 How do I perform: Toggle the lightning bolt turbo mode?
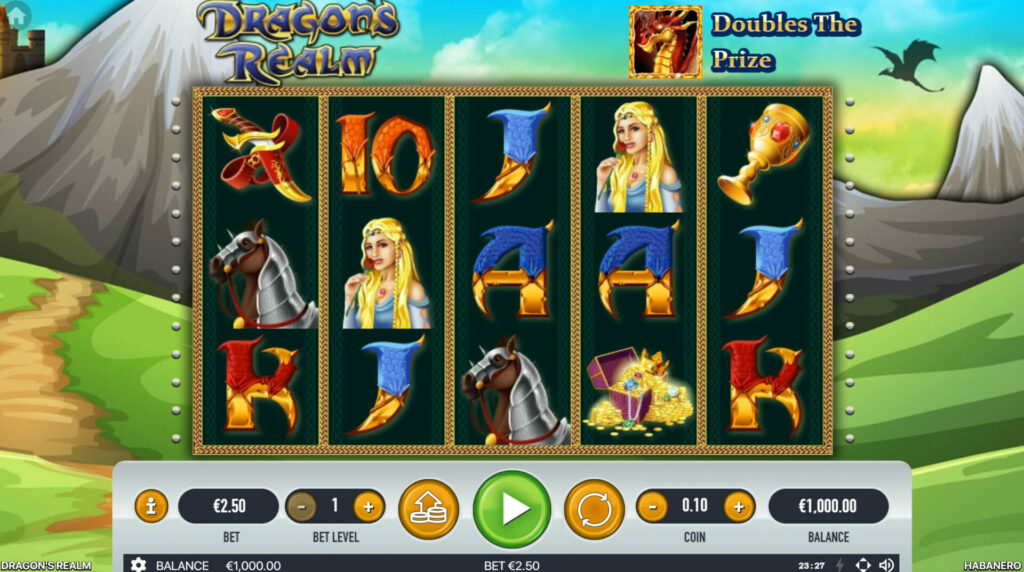coord(840,565)
